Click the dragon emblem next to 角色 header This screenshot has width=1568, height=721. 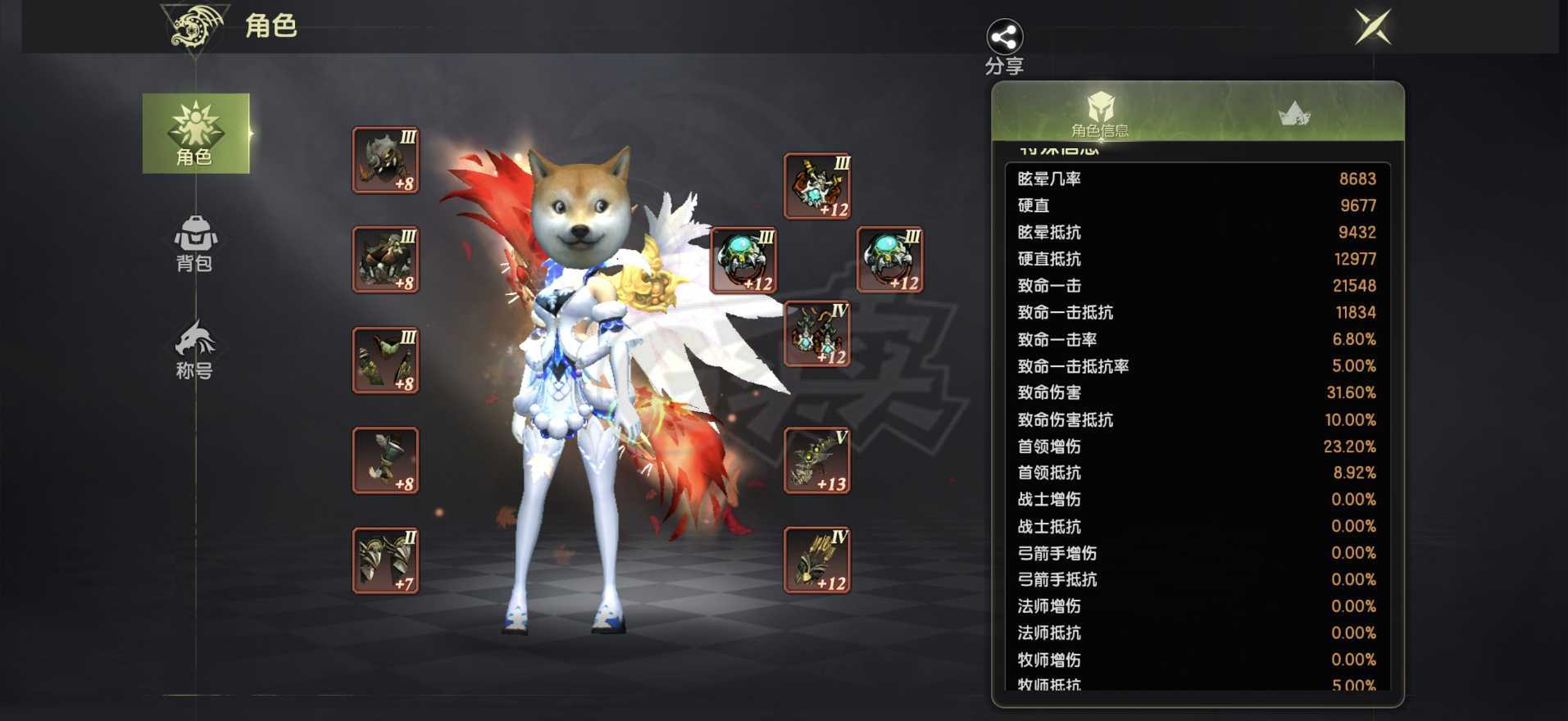[190, 25]
